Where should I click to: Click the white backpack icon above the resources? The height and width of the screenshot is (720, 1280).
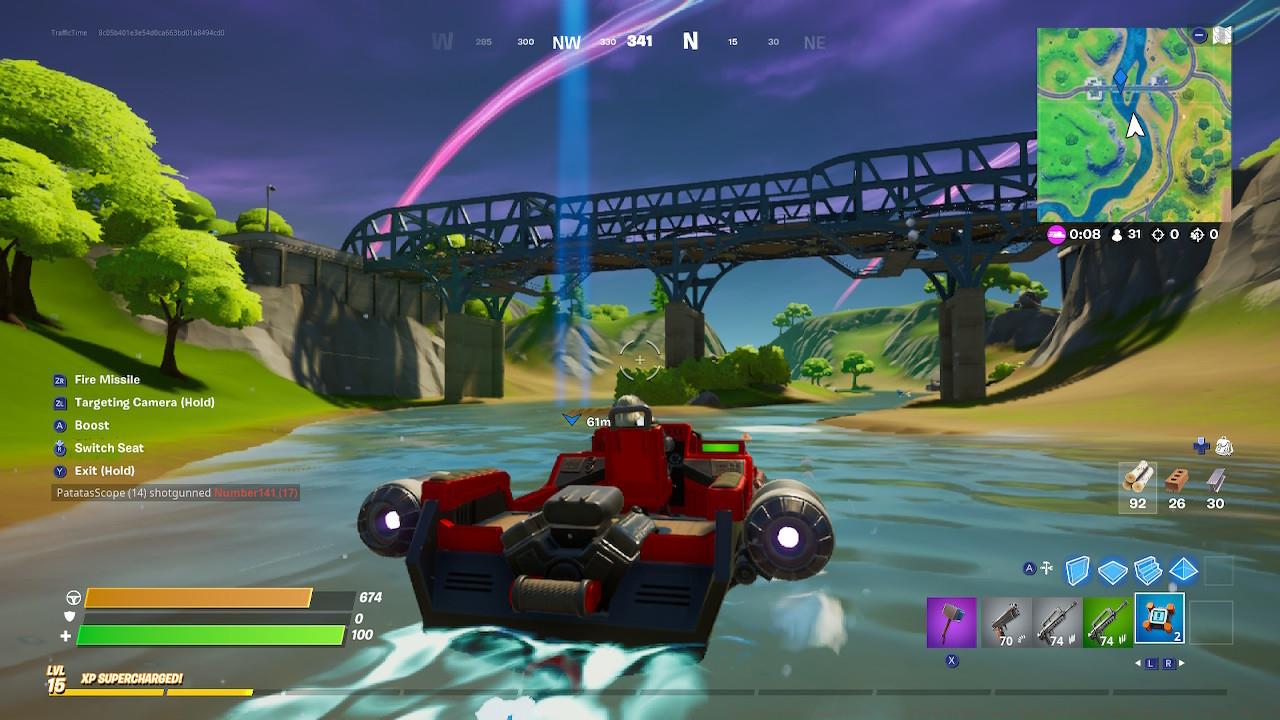coord(1223,445)
